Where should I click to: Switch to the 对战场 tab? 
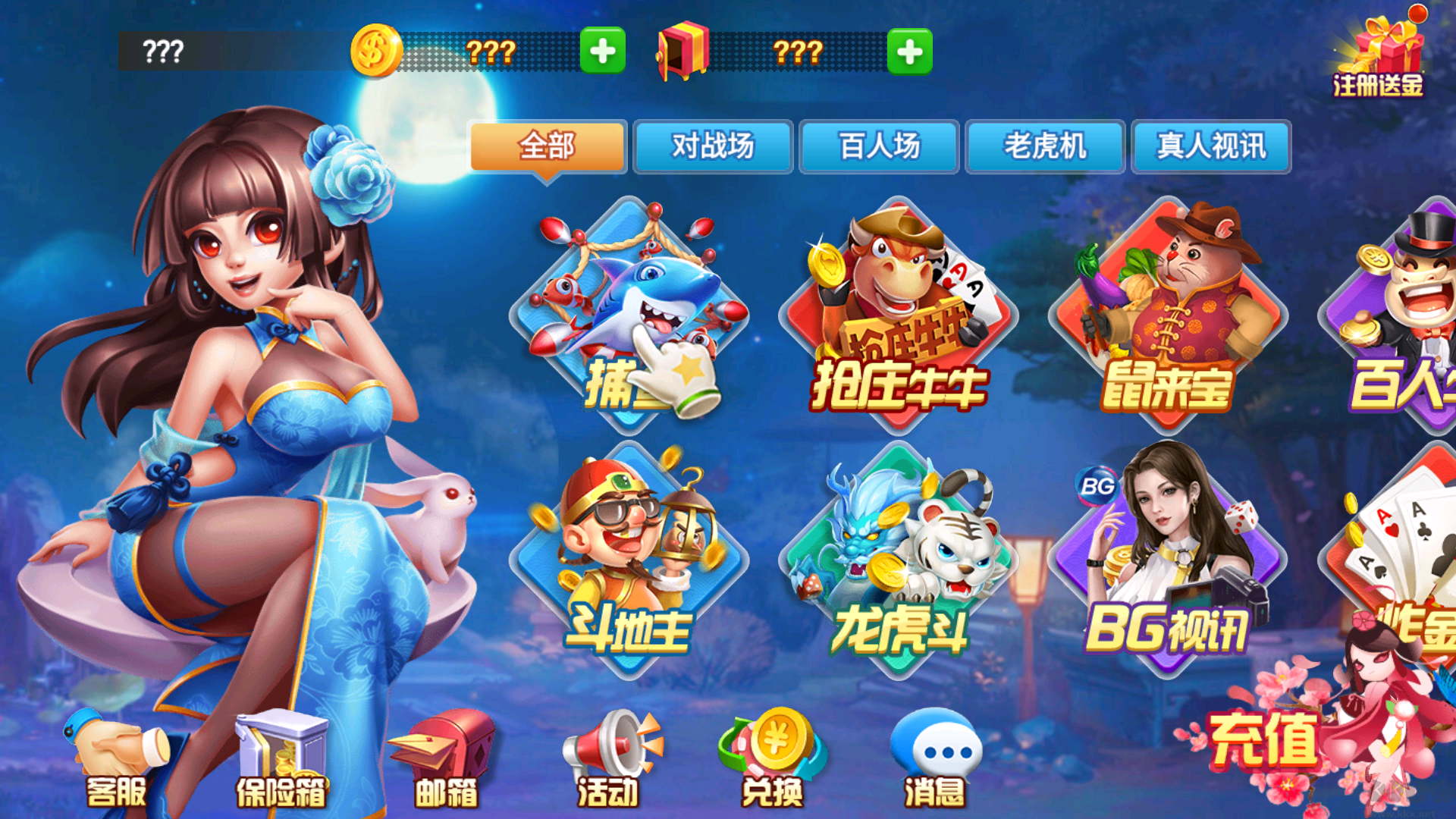coord(713,147)
